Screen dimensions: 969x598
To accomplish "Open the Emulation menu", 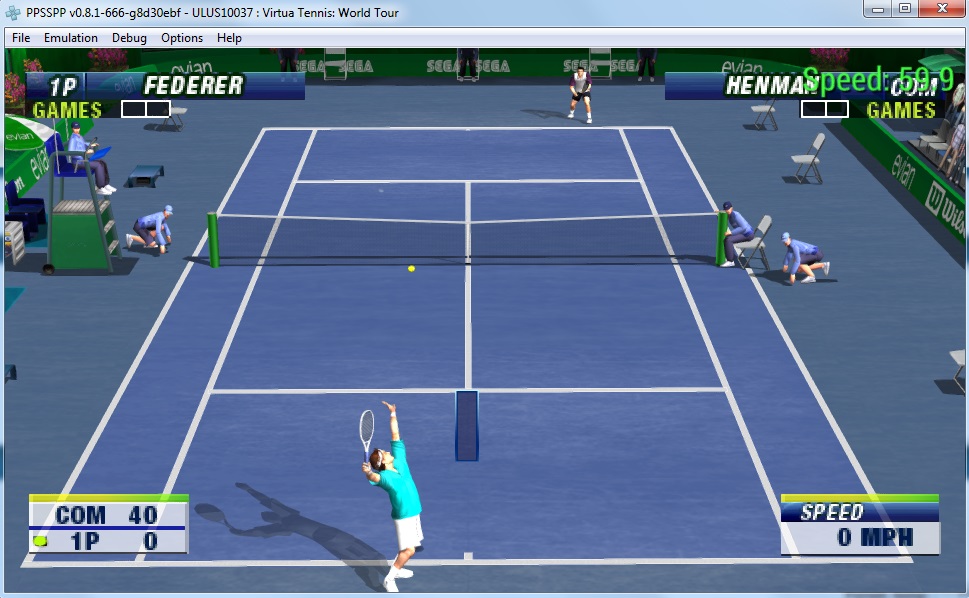I will pos(71,38).
